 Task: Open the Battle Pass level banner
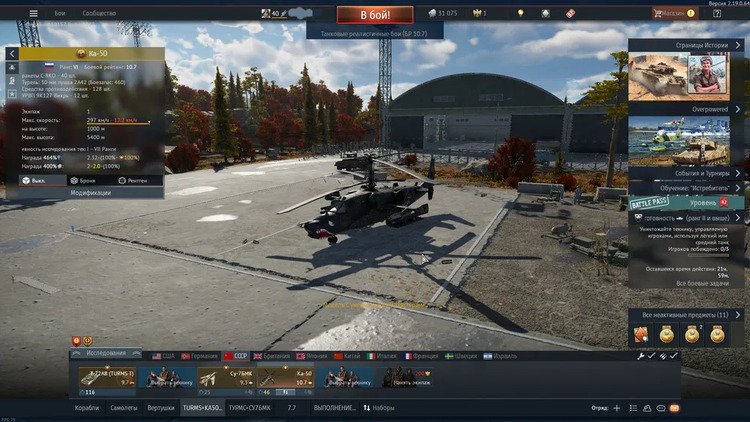click(686, 203)
